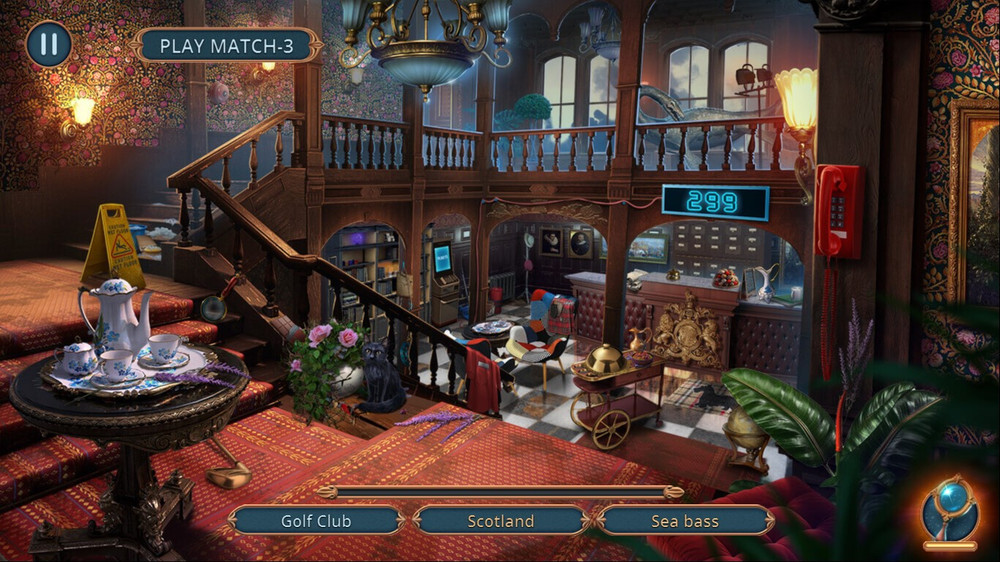The height and width of the screenshot is (562, 1000).
Task: Select the Golf Club word in the list
Action: click(316, 521)
